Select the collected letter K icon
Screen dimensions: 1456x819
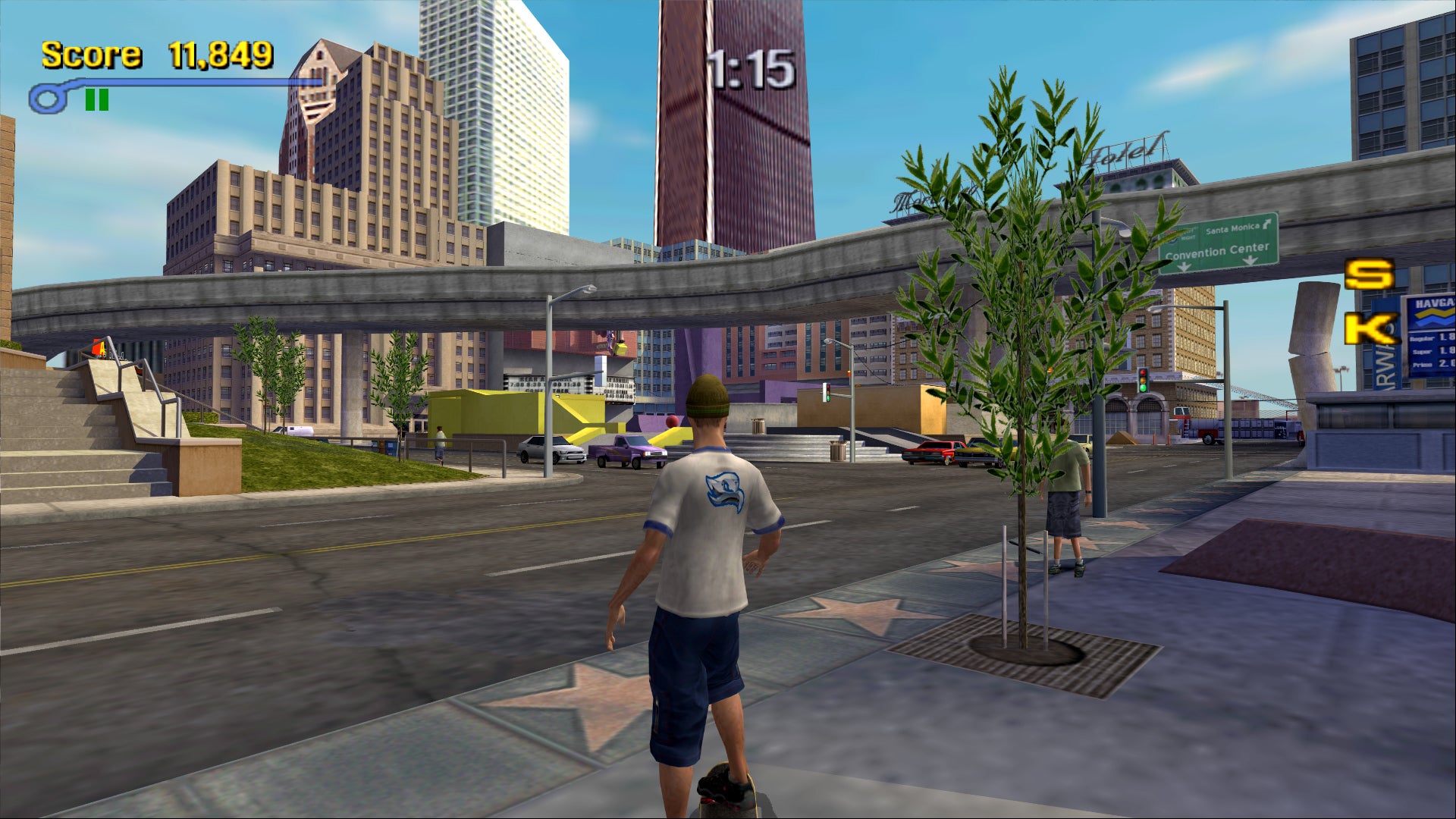pyautogui.click(x=1369, y=329)
